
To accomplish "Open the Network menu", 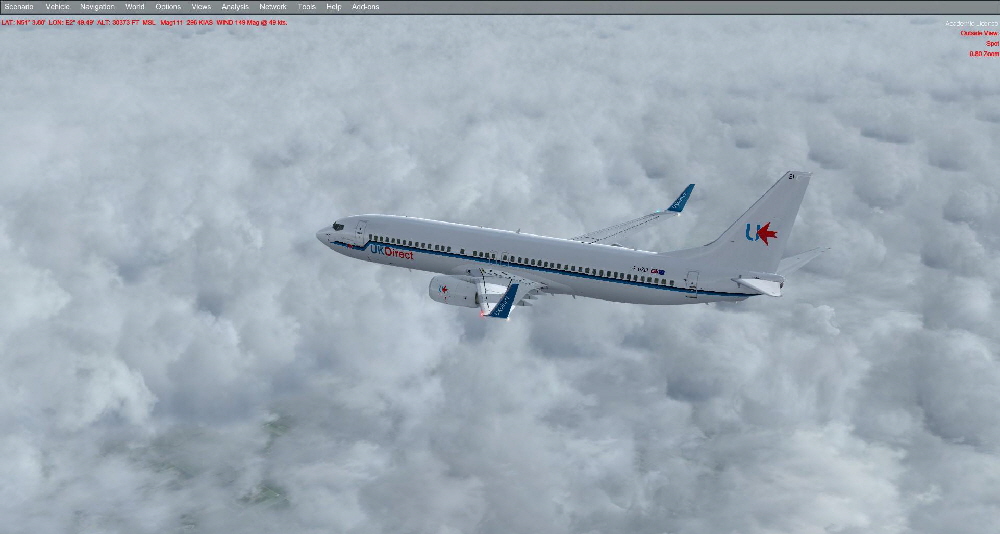I will [273, 7].
